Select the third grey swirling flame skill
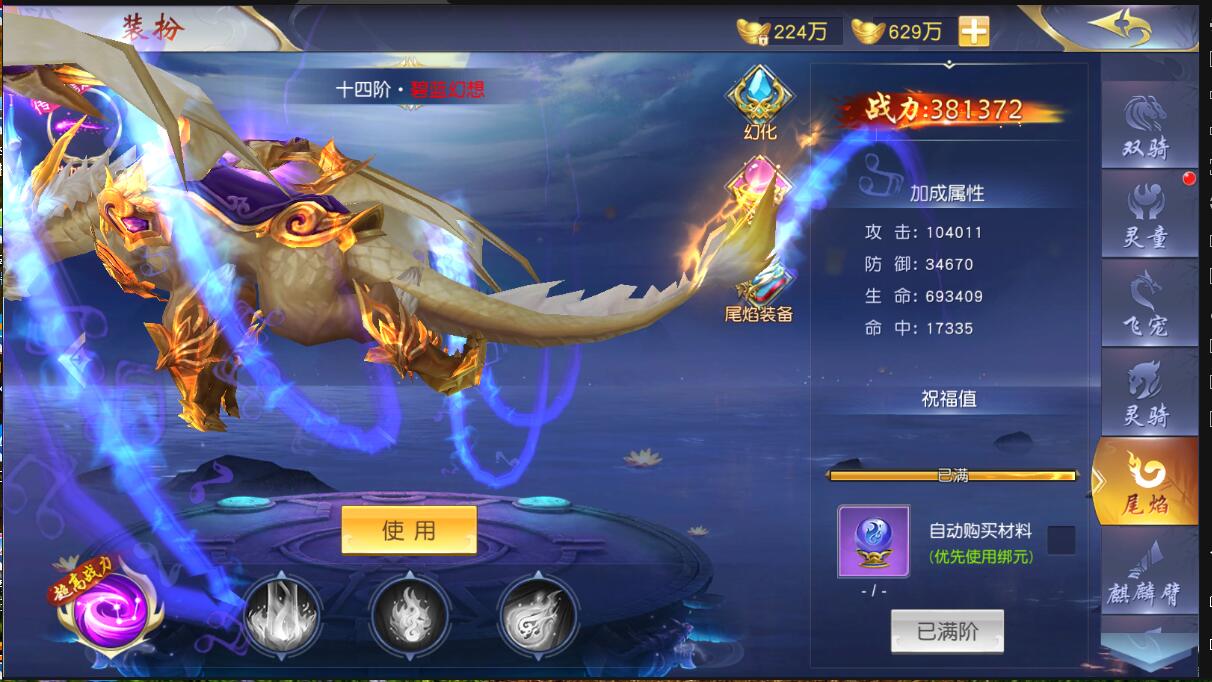The image size is (1212, 682). [x=538, y=611]
